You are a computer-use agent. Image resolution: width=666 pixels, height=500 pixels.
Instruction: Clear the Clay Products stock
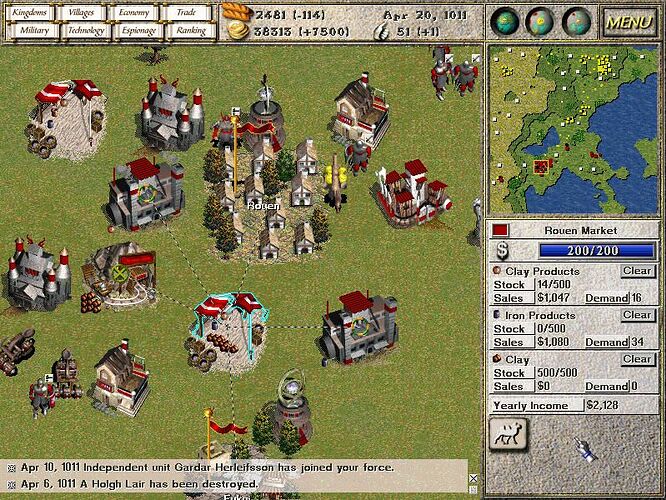click(637, 271)
